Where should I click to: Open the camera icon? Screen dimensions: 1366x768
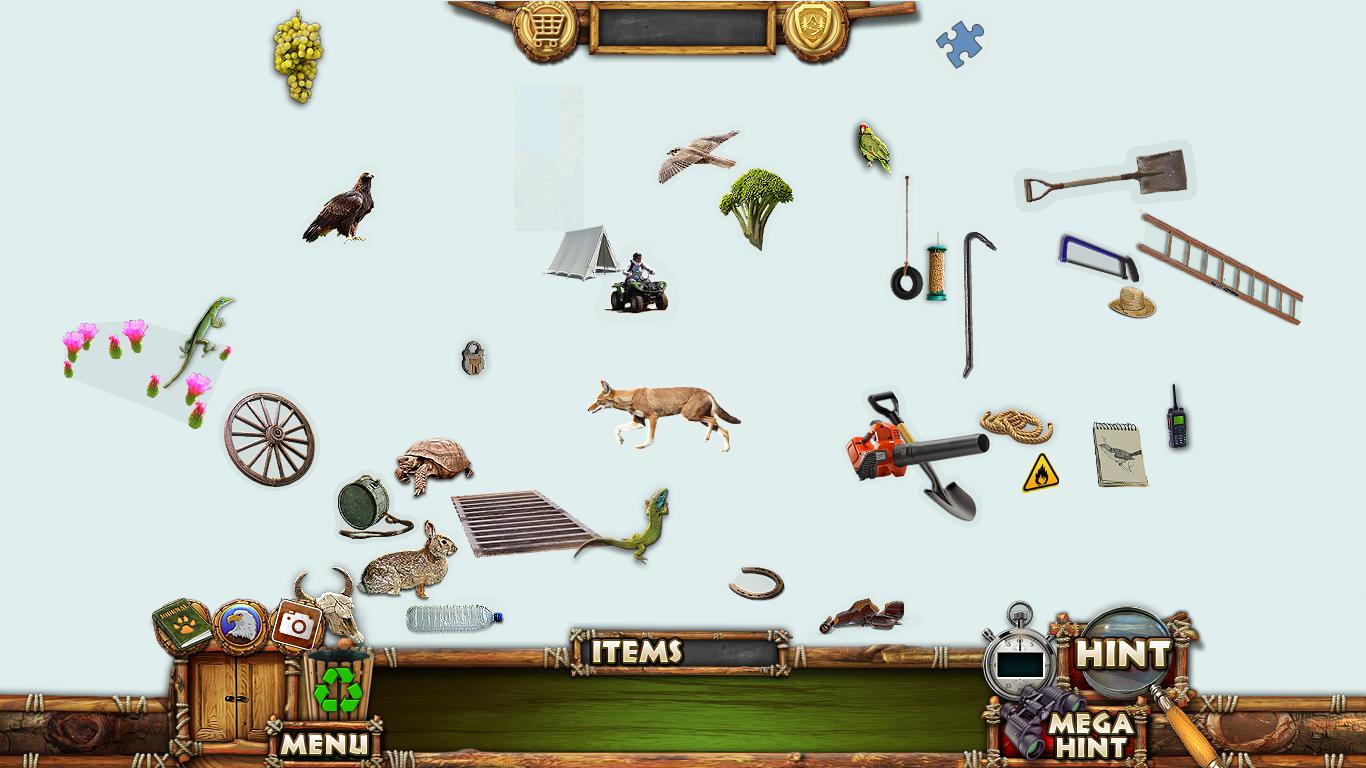(x=296, y=625)
